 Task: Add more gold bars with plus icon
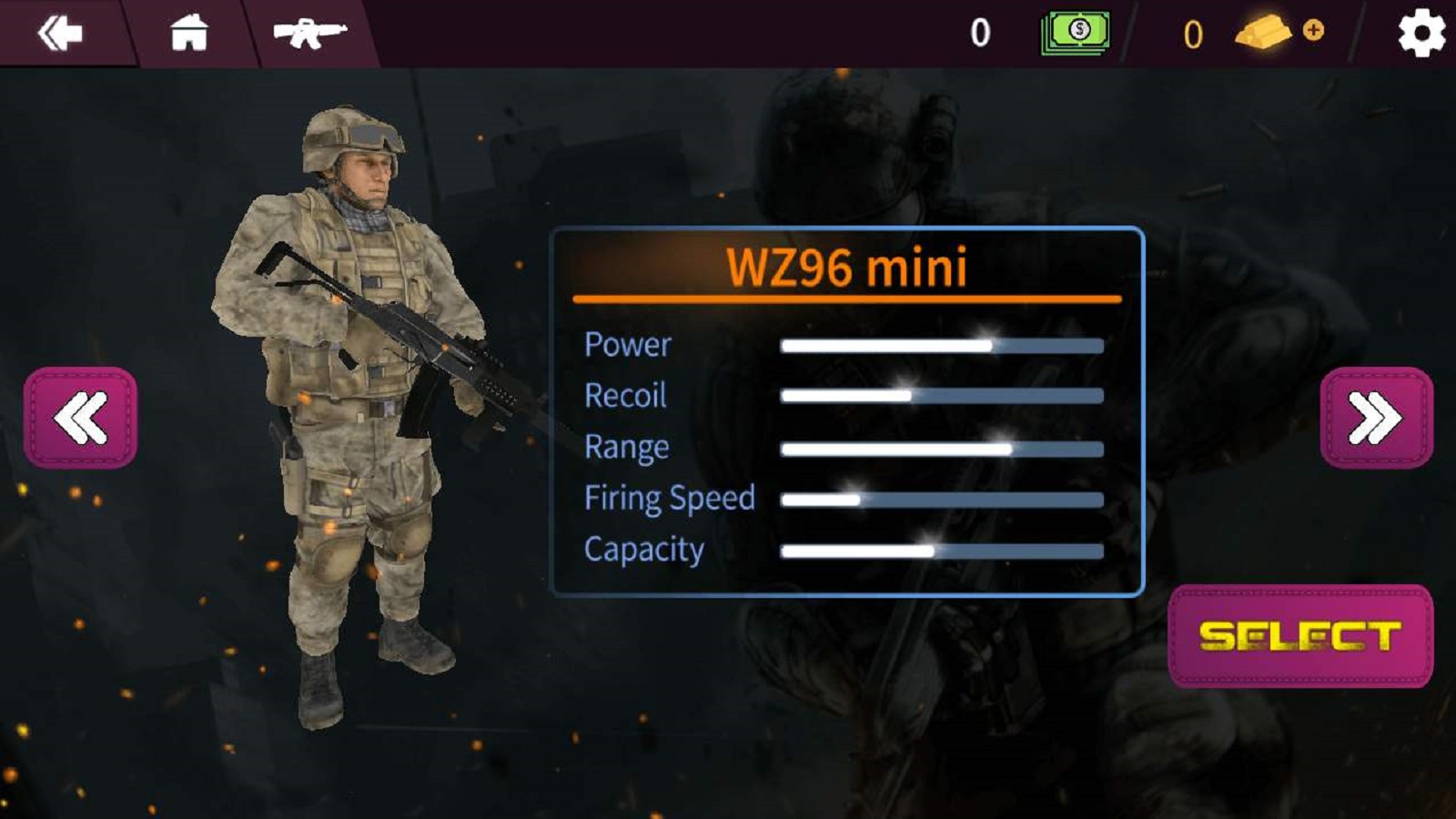pyautogui.click(x=1313, y=31)
